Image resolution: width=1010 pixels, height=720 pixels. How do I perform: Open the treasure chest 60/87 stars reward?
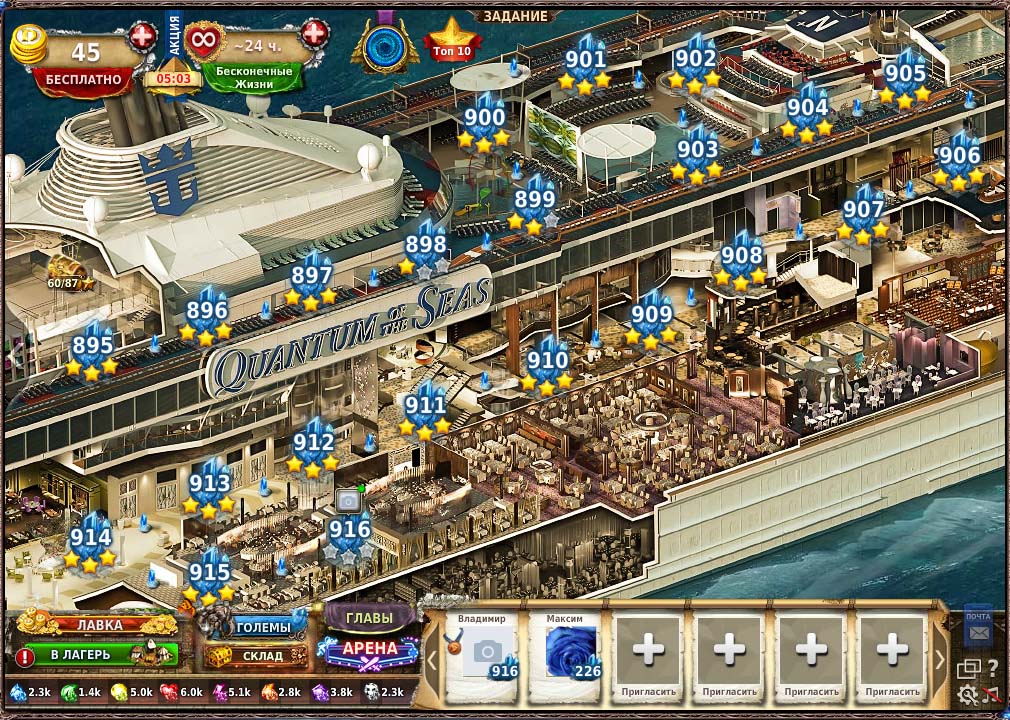click(68, 270)
